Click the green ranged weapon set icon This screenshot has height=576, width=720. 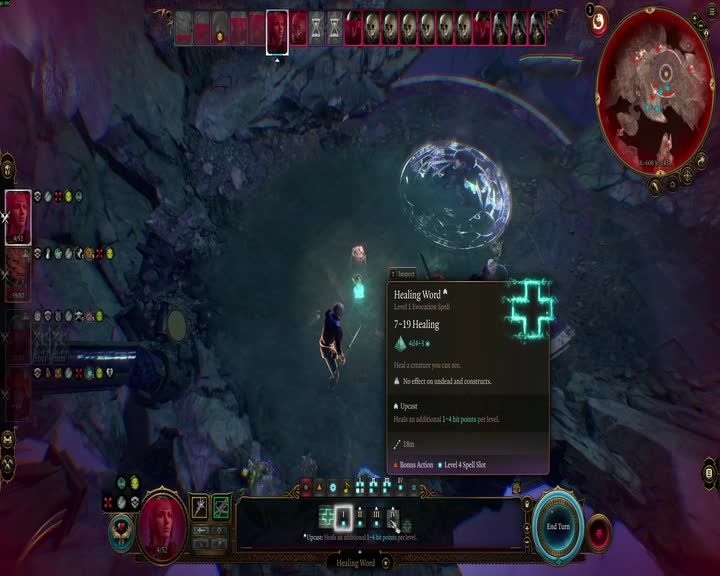tap(221, 506)
